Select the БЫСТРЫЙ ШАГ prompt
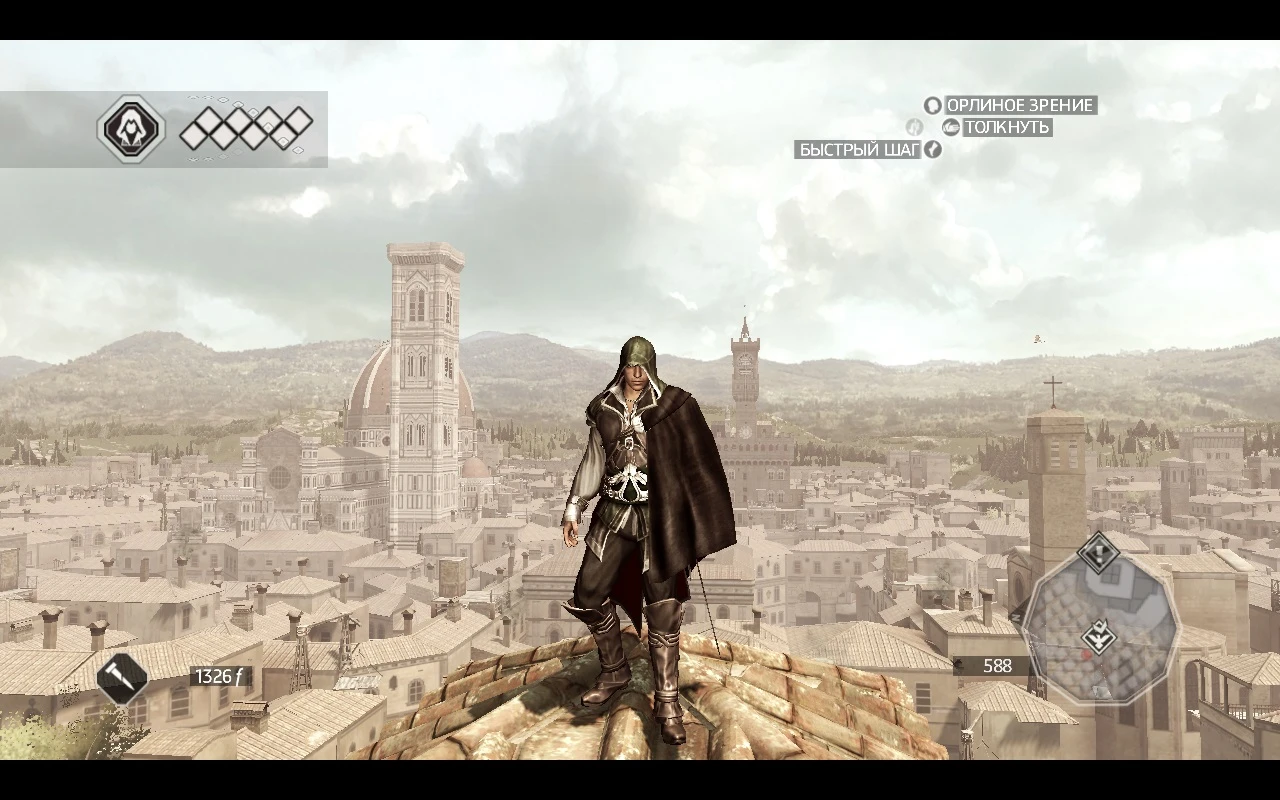Screen dimensions: 1280x800 (858, 150)
